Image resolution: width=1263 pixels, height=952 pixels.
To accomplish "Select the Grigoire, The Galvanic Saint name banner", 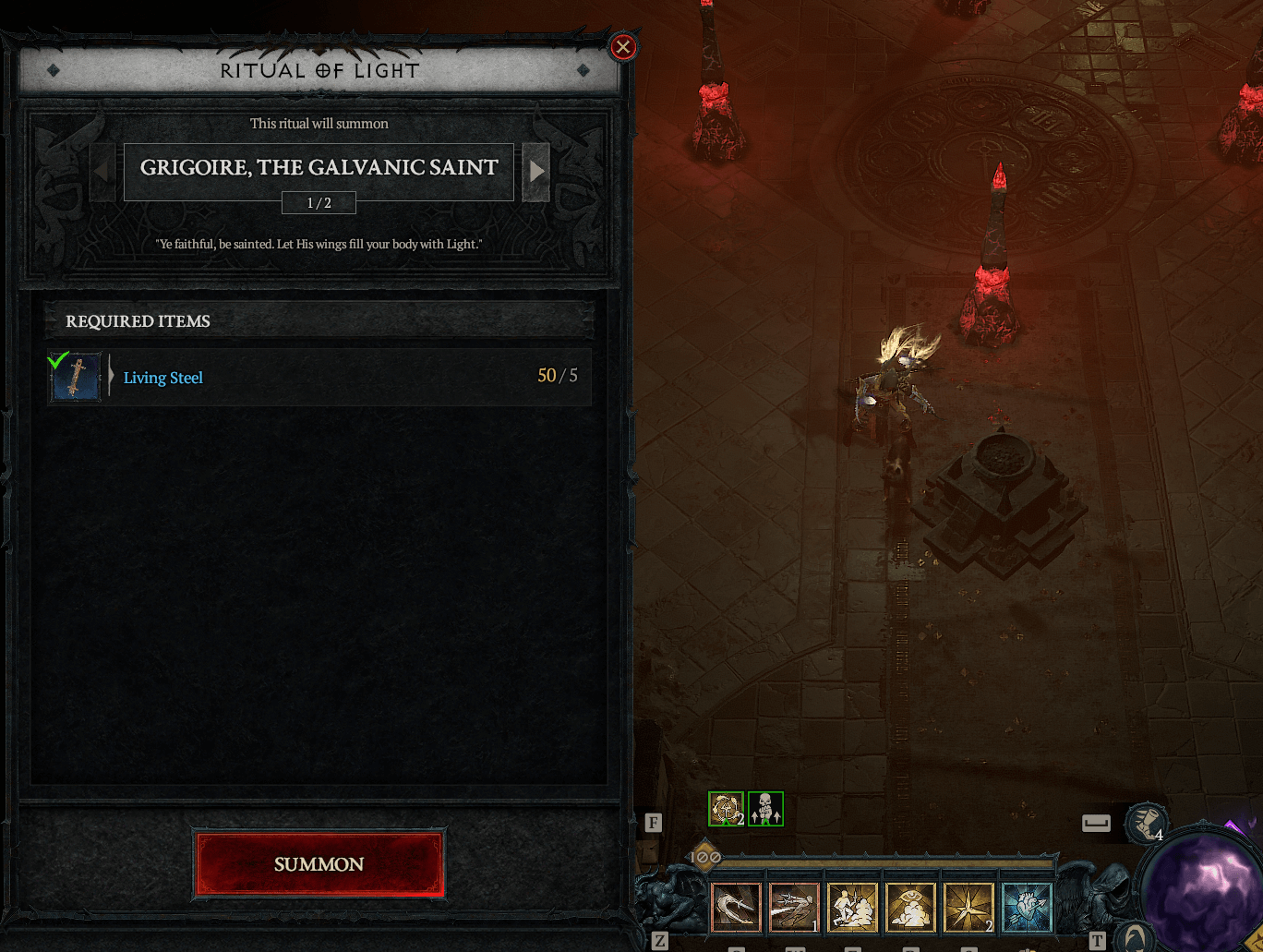I will click(x=319, y=168).
